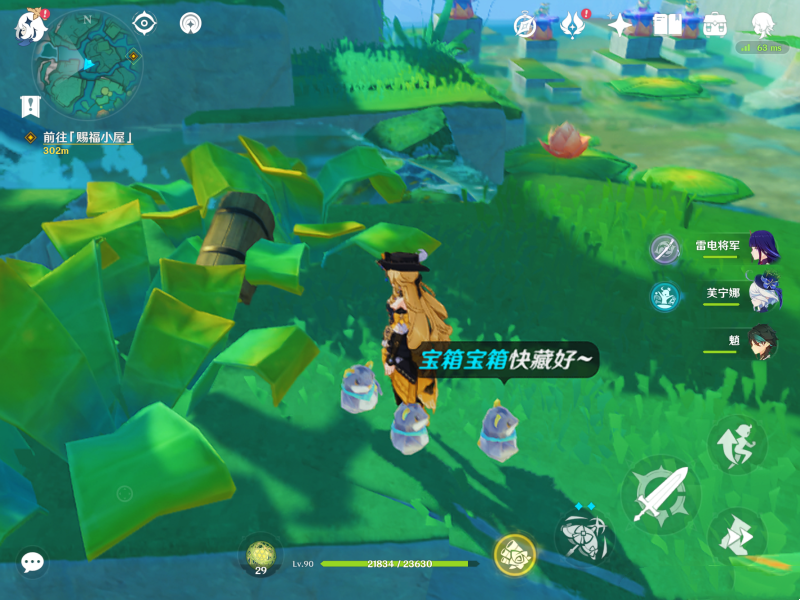Activate the elemental skill icon
800x600 pixels.
click(582, 539)
